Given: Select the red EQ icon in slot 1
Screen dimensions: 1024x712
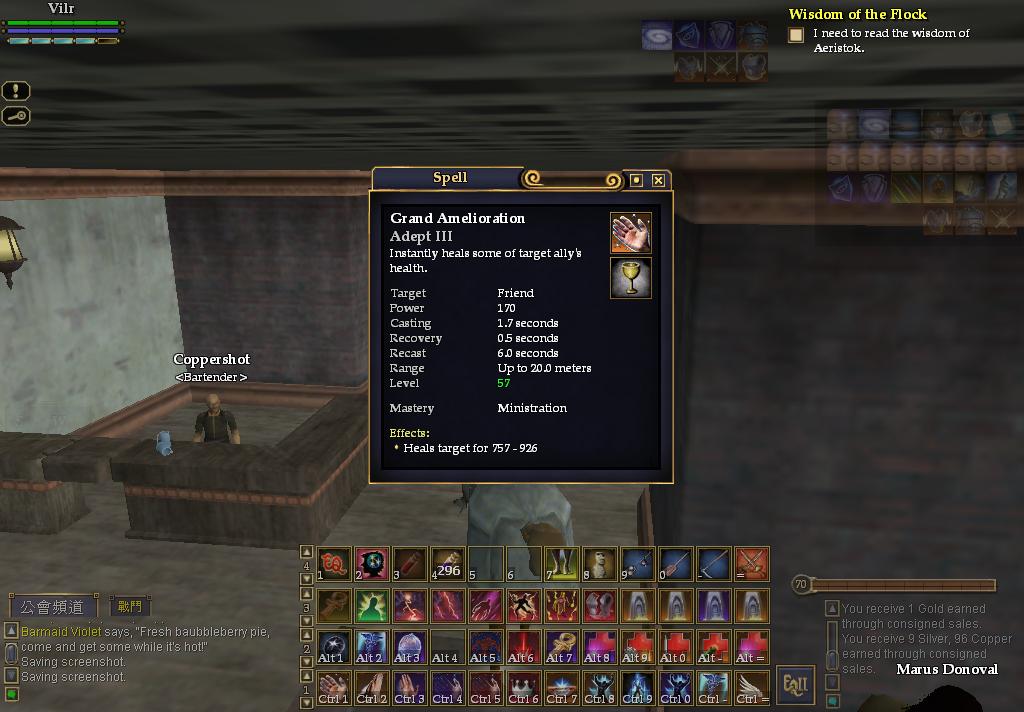Looking at the screenshot, I should click(334, 565).
